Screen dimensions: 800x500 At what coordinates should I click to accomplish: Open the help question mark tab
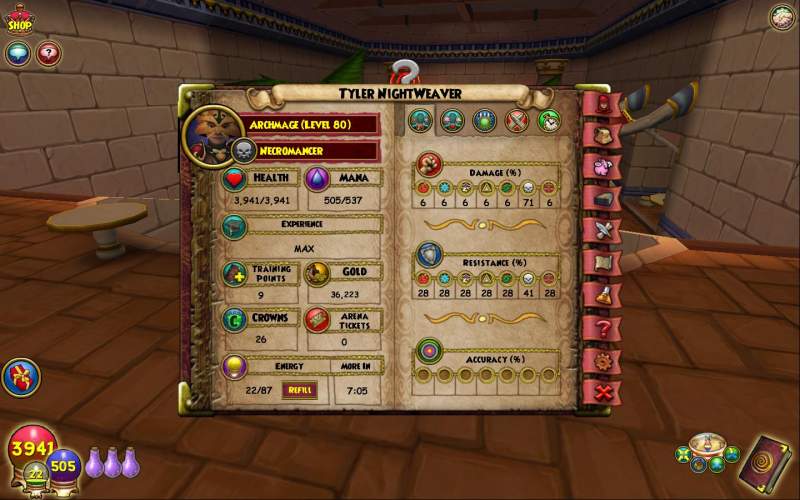(x=603, y=327)
